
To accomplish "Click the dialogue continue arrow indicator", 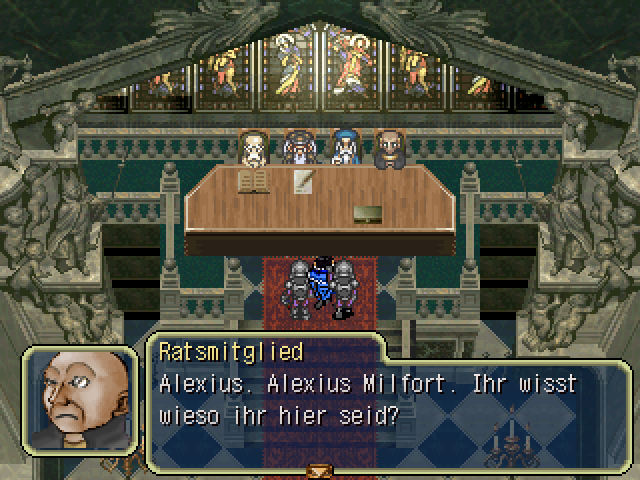I will click(x=320, y=471).
